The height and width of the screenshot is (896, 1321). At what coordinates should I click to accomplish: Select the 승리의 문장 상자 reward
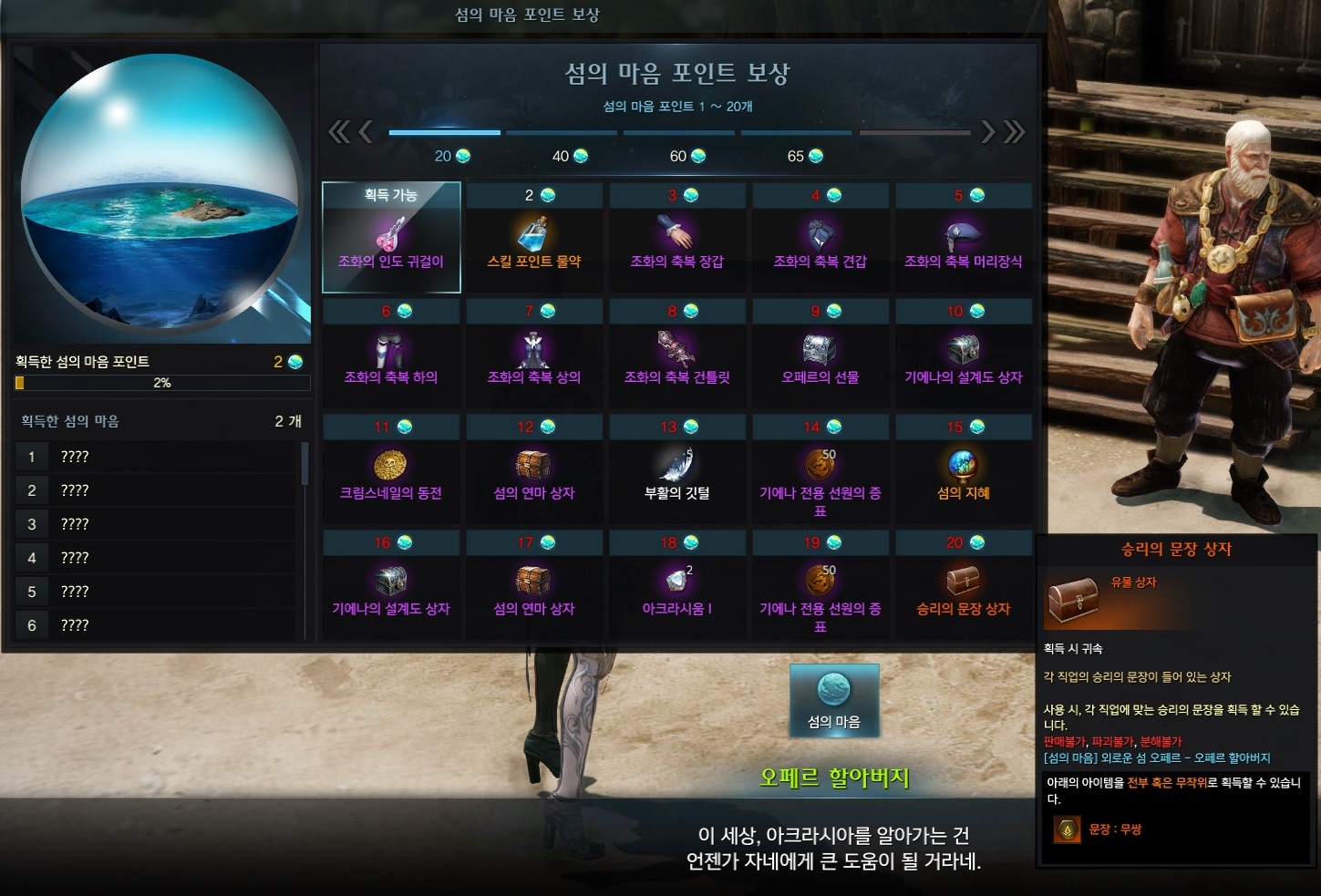click(963, 584)
